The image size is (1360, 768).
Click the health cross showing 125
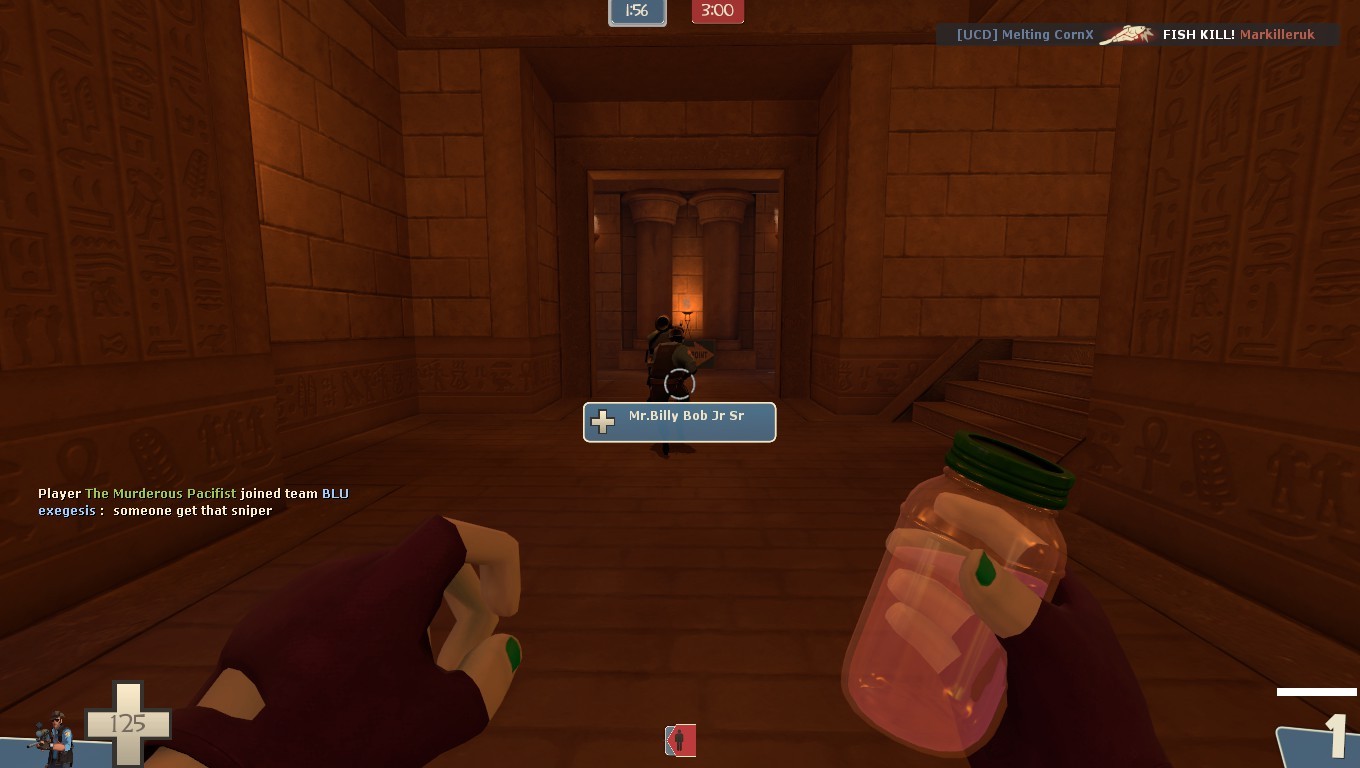click(128, 722)
